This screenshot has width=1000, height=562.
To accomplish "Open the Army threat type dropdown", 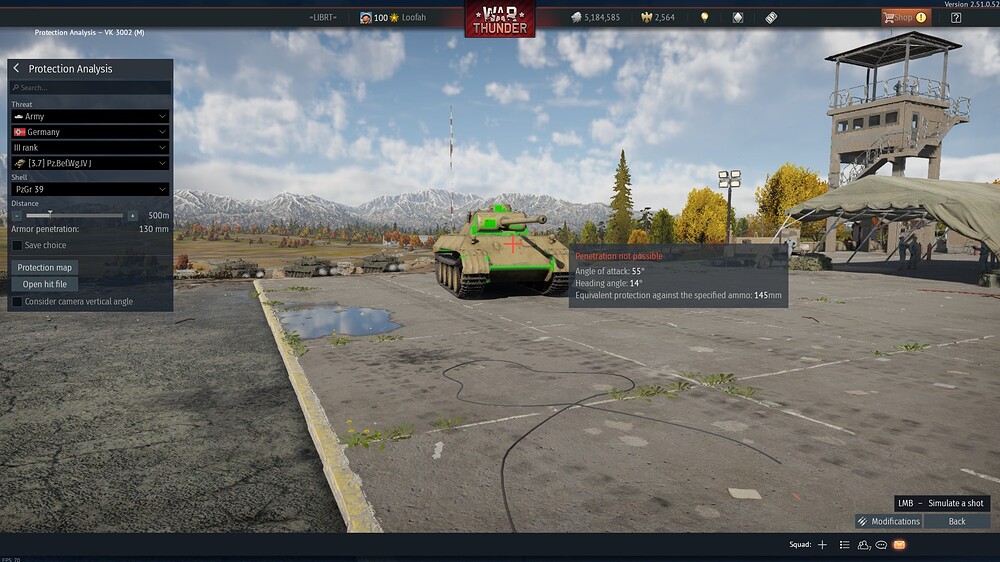I will pos(89,117).
